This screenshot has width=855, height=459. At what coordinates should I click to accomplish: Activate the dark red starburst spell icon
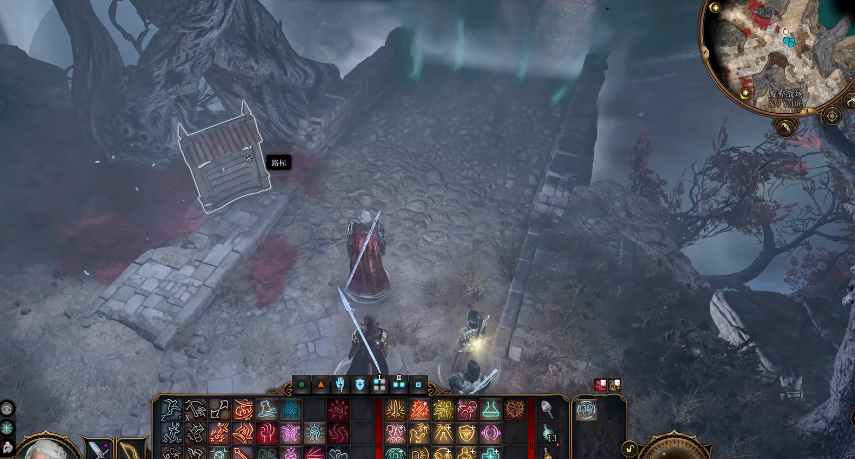click(339, 409)
